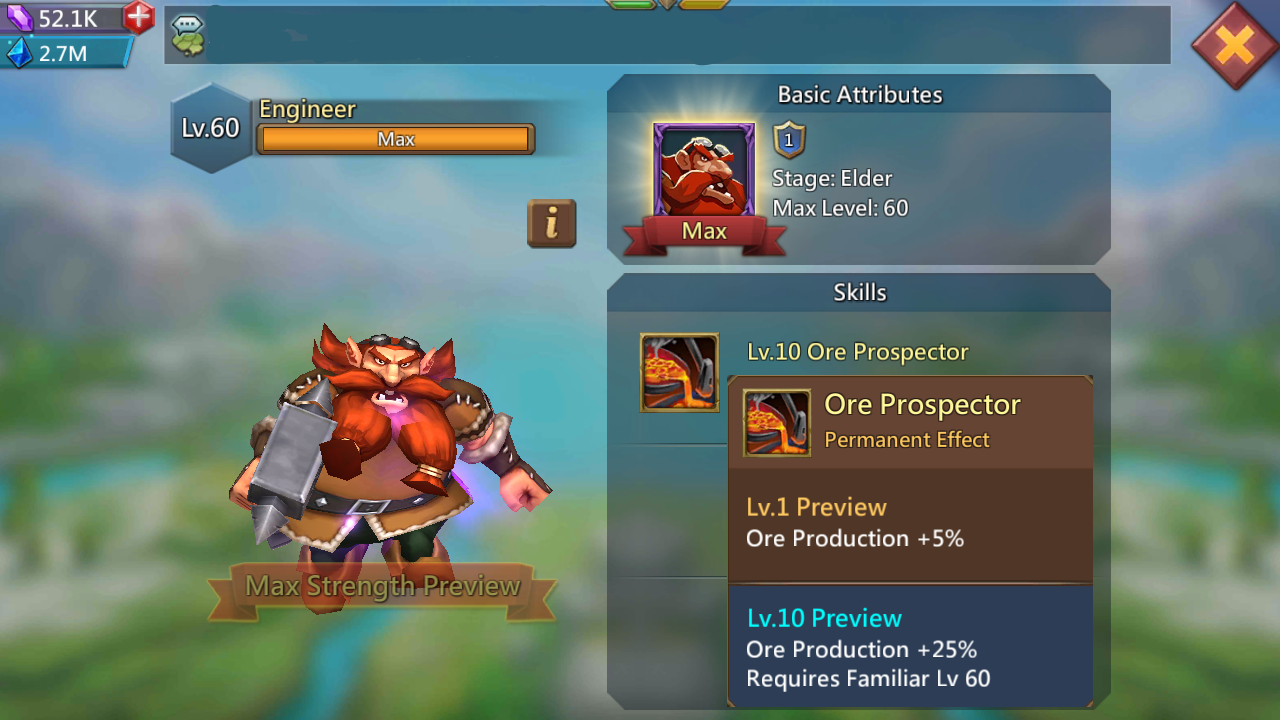Screen dimensions: 1280x720
Task: Select the Engineer portrait thumbnail
Action: [704, 171]
